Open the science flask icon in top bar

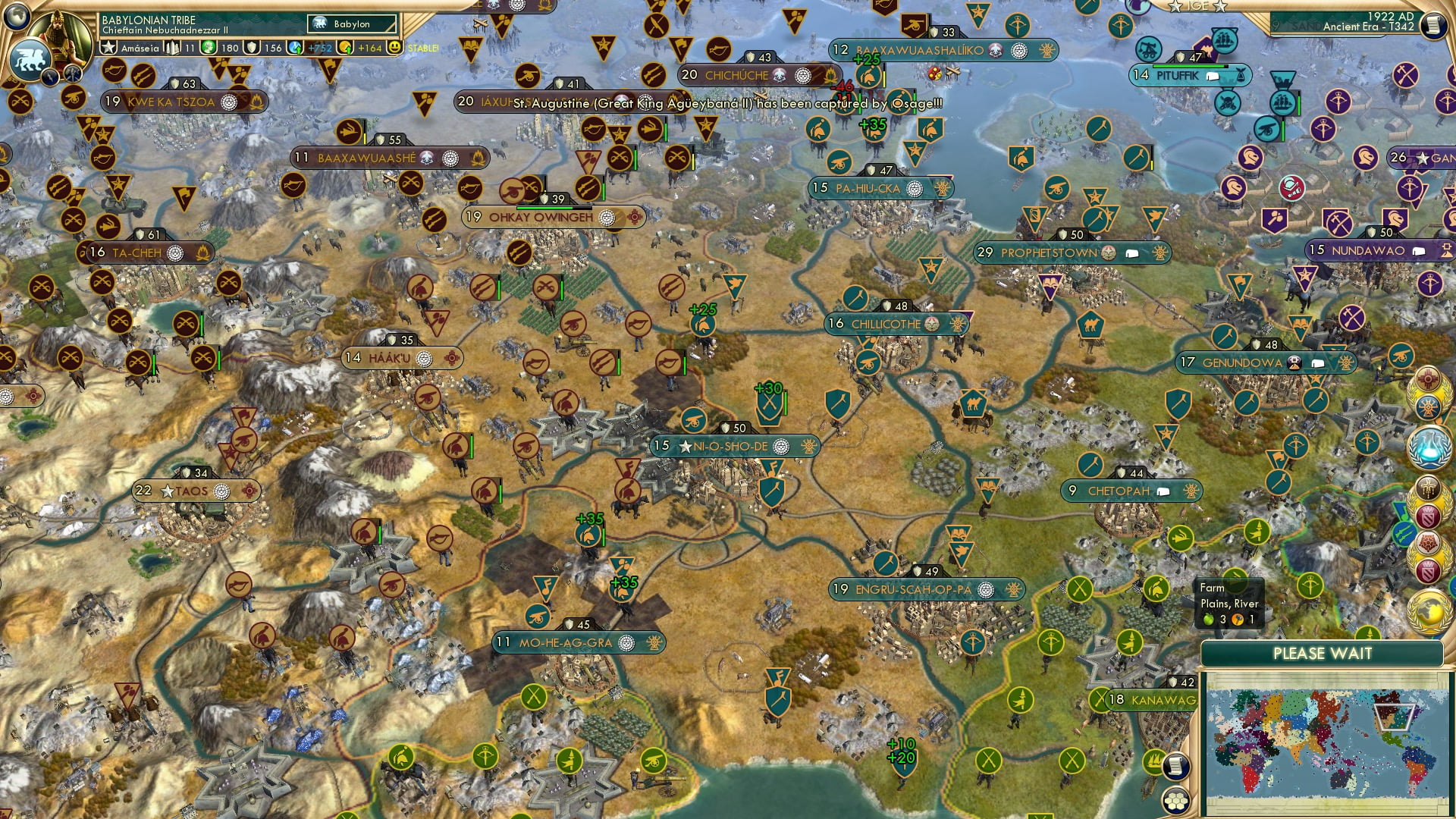pos(296,48)
